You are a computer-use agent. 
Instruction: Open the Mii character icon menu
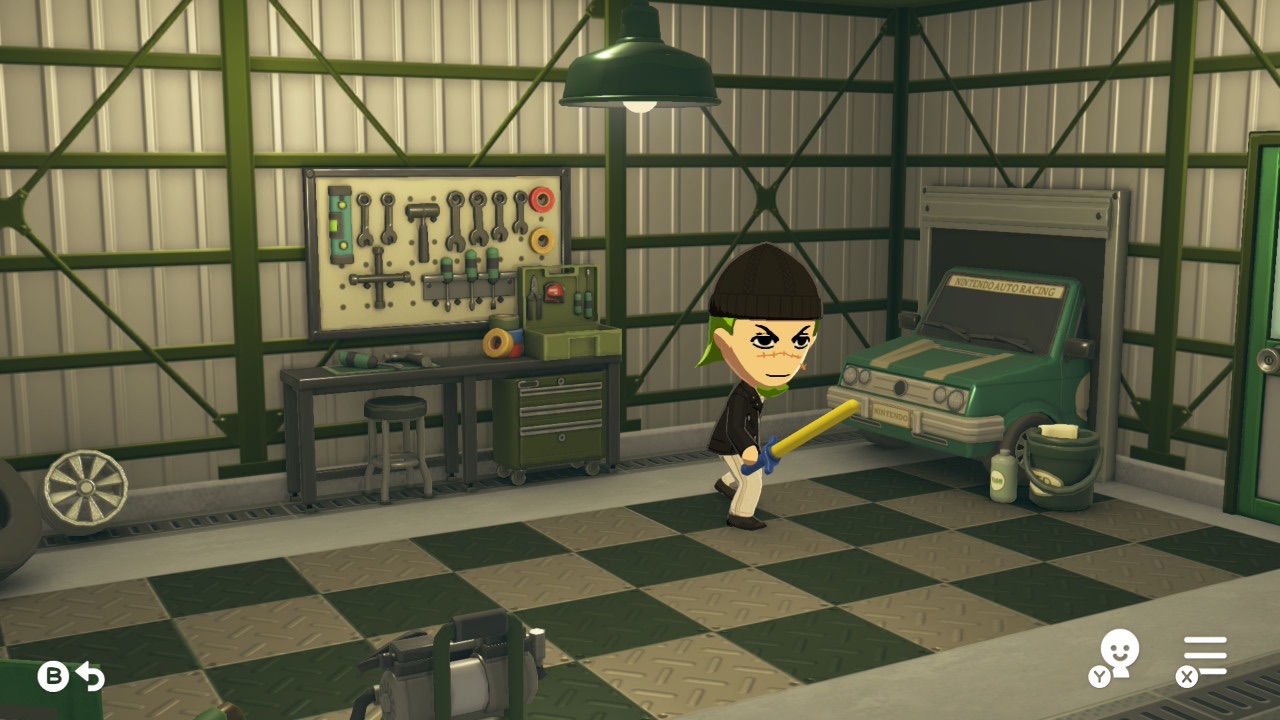pyautogui.click(x=1118, y=655)
